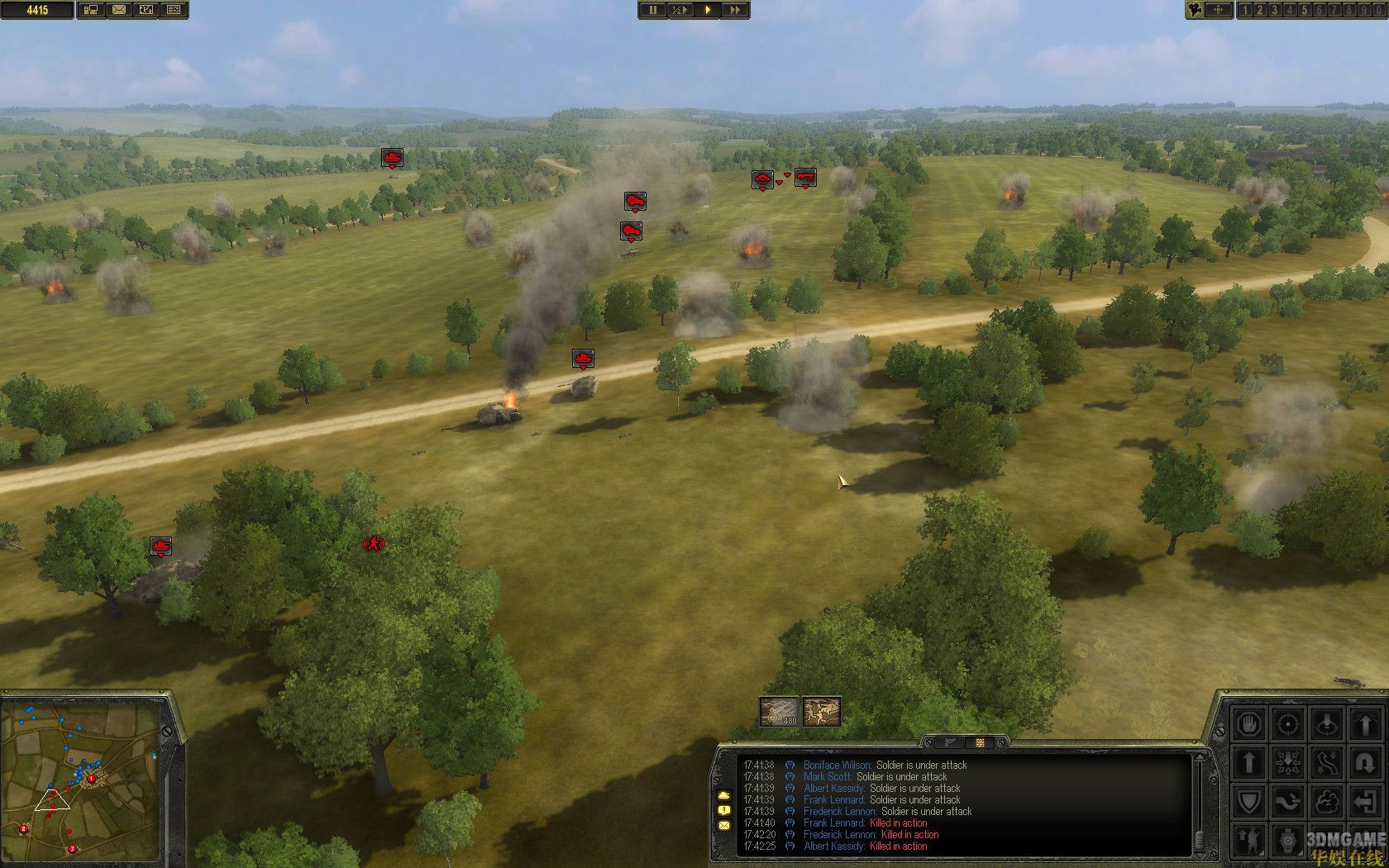The width and height of the screenshot is (1389, 868).
Task: Jump to objective marker 3 on minimap
Action: pos(72,848)
